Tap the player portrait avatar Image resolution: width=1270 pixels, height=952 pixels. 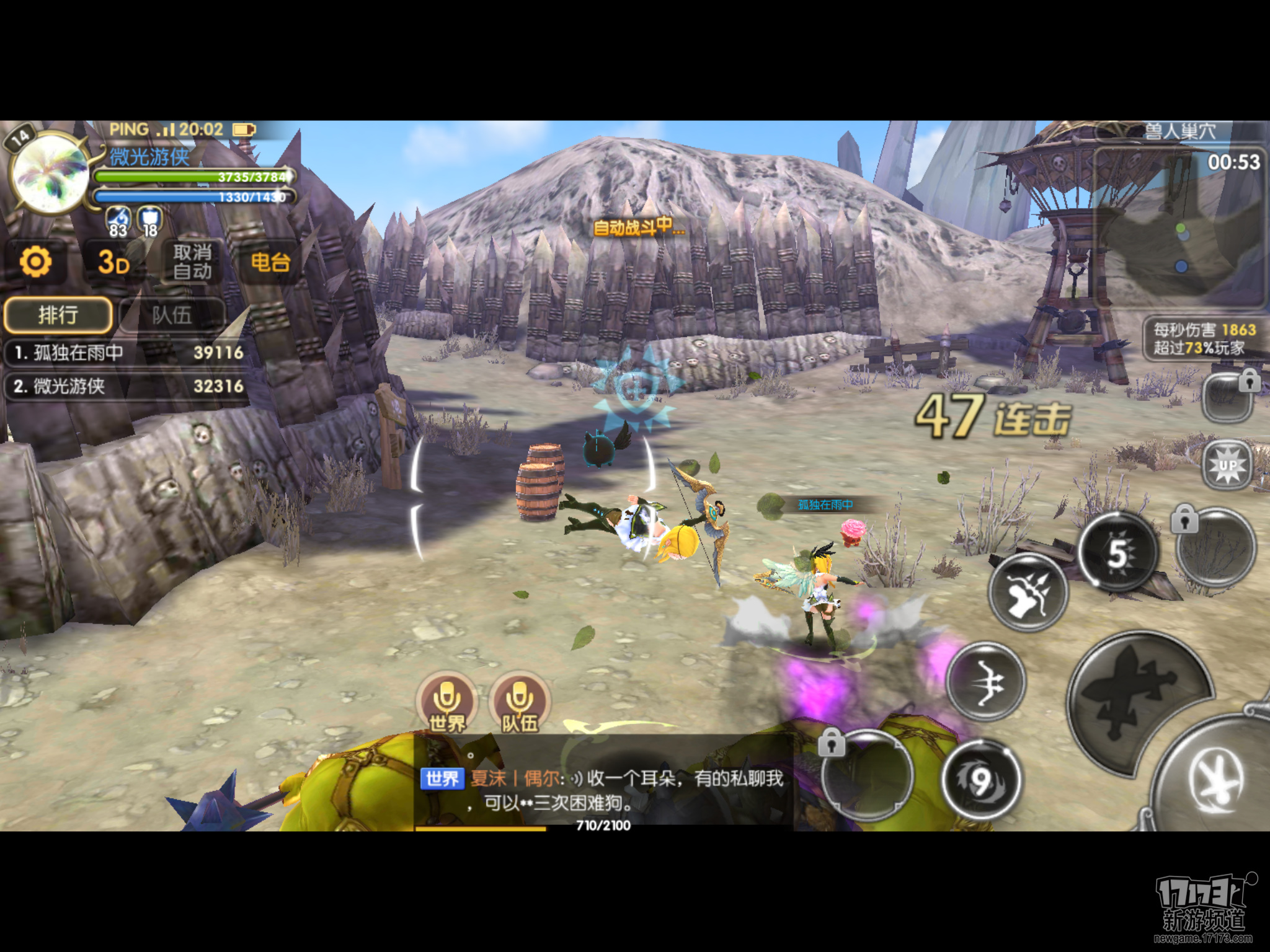pyautogui.click(x=51, y=172)
